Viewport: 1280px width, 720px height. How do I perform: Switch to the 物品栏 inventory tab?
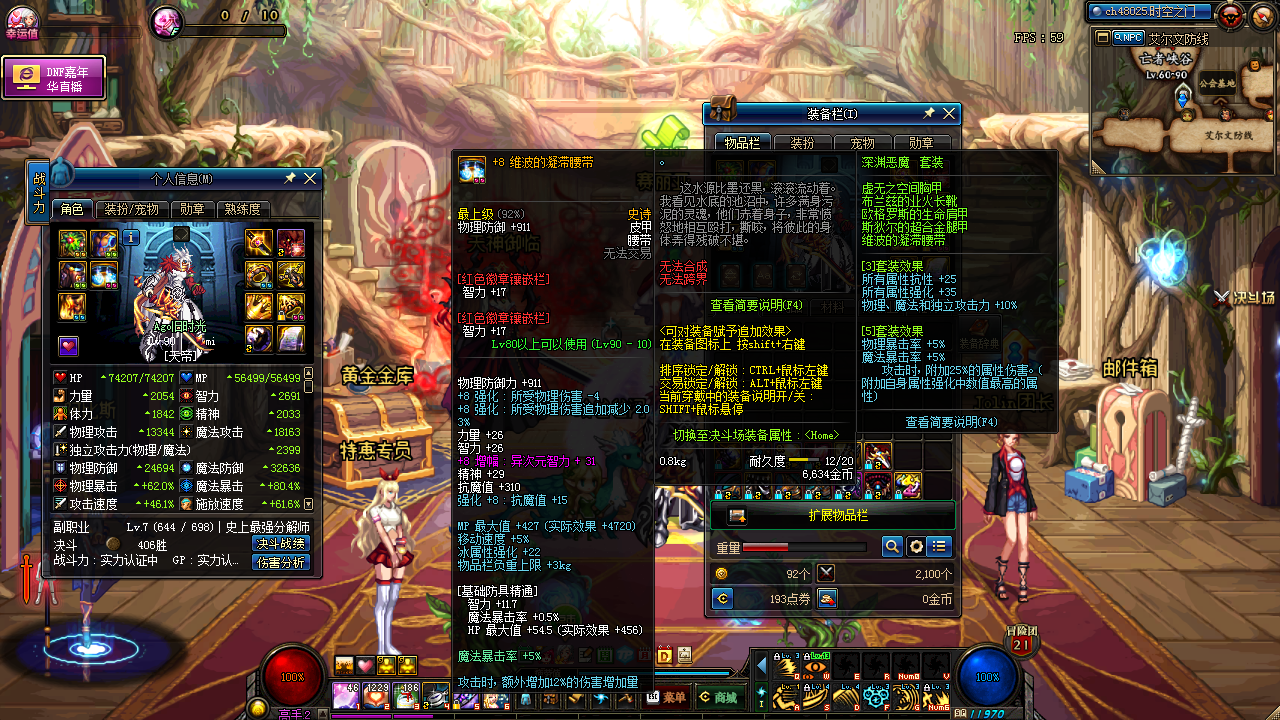[x=742, y=144]
